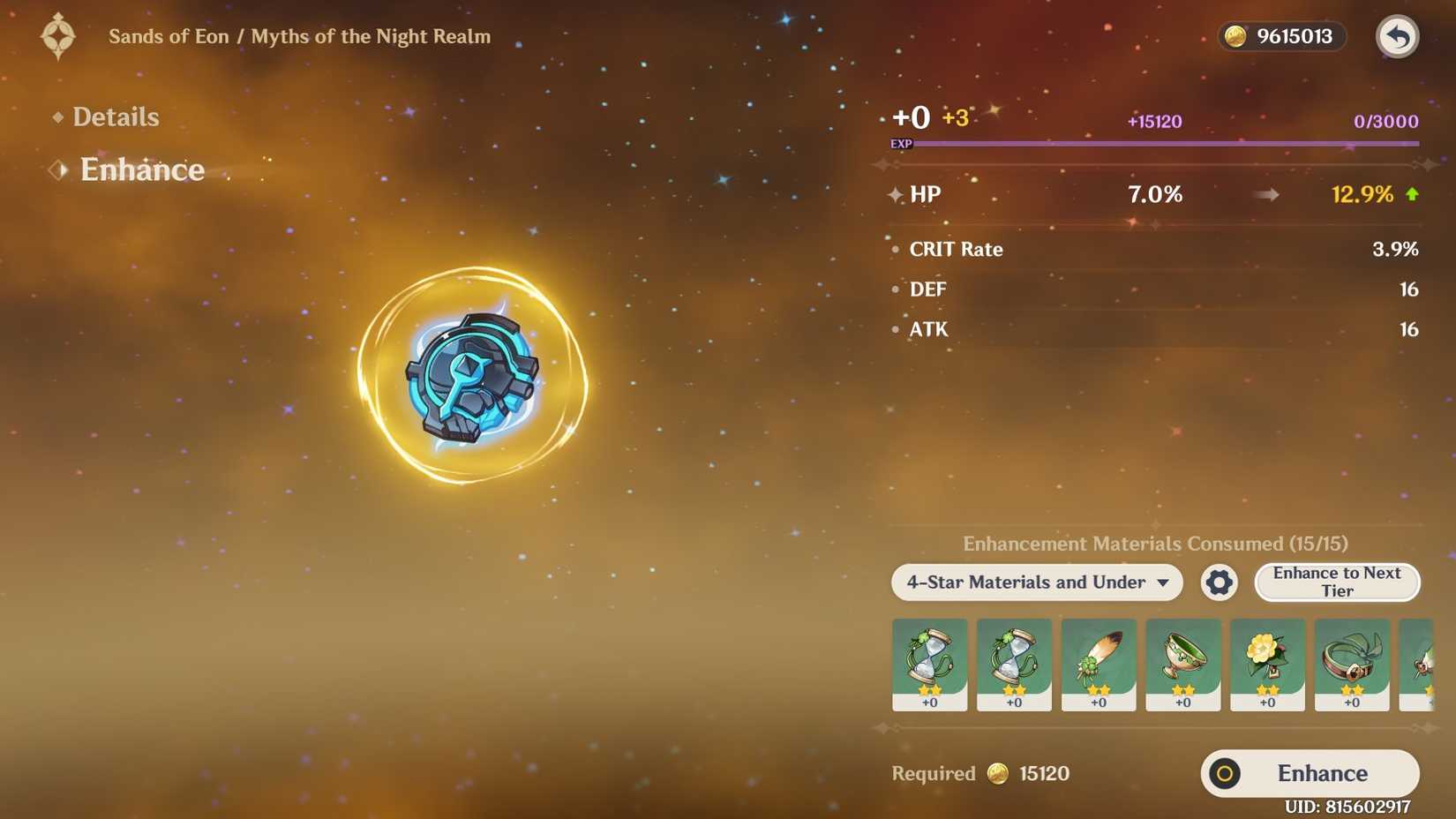Select the first 2-star hourglass artifact material

(929, 665)
